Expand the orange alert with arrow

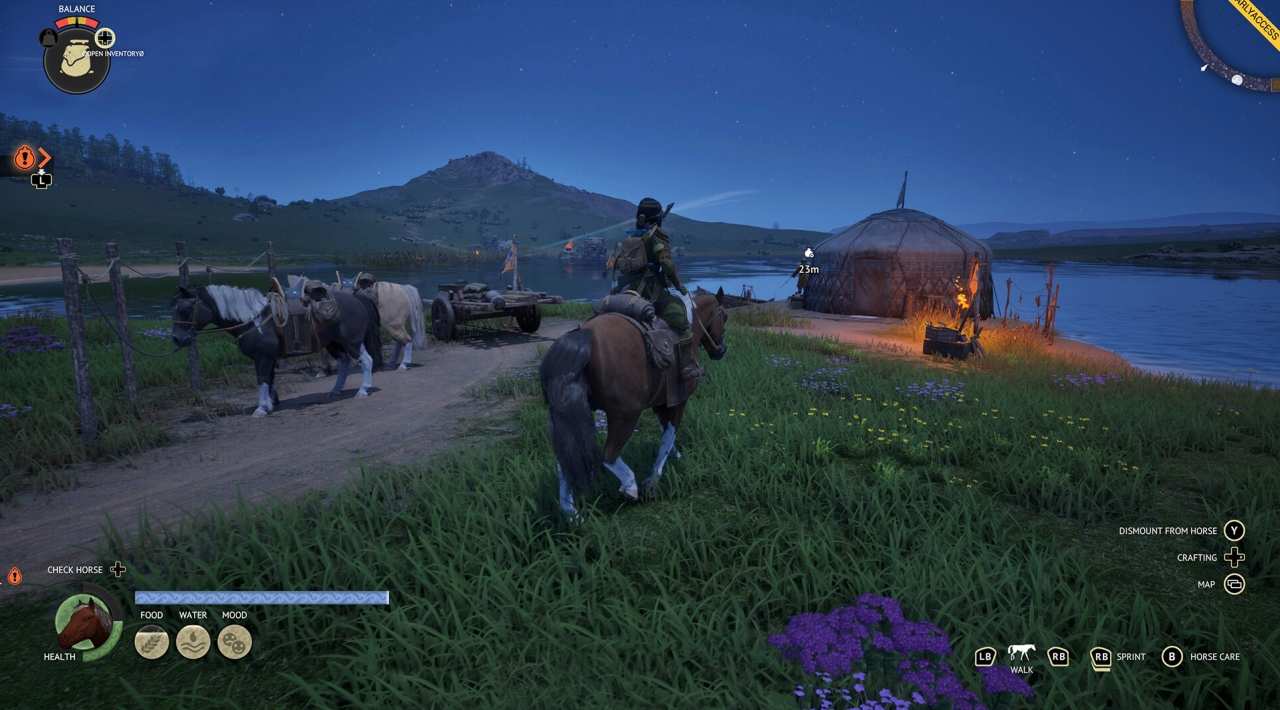tap(25, 157)
